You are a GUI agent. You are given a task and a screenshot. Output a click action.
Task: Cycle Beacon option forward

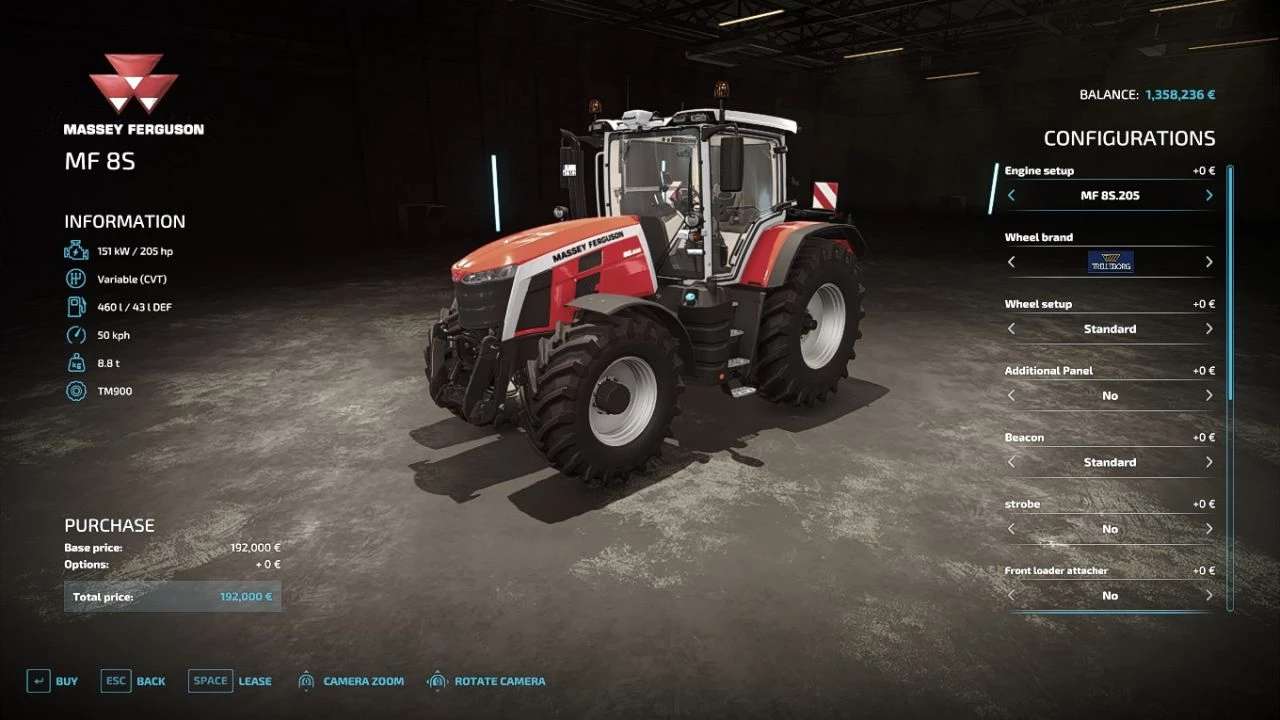point(1209,462)
